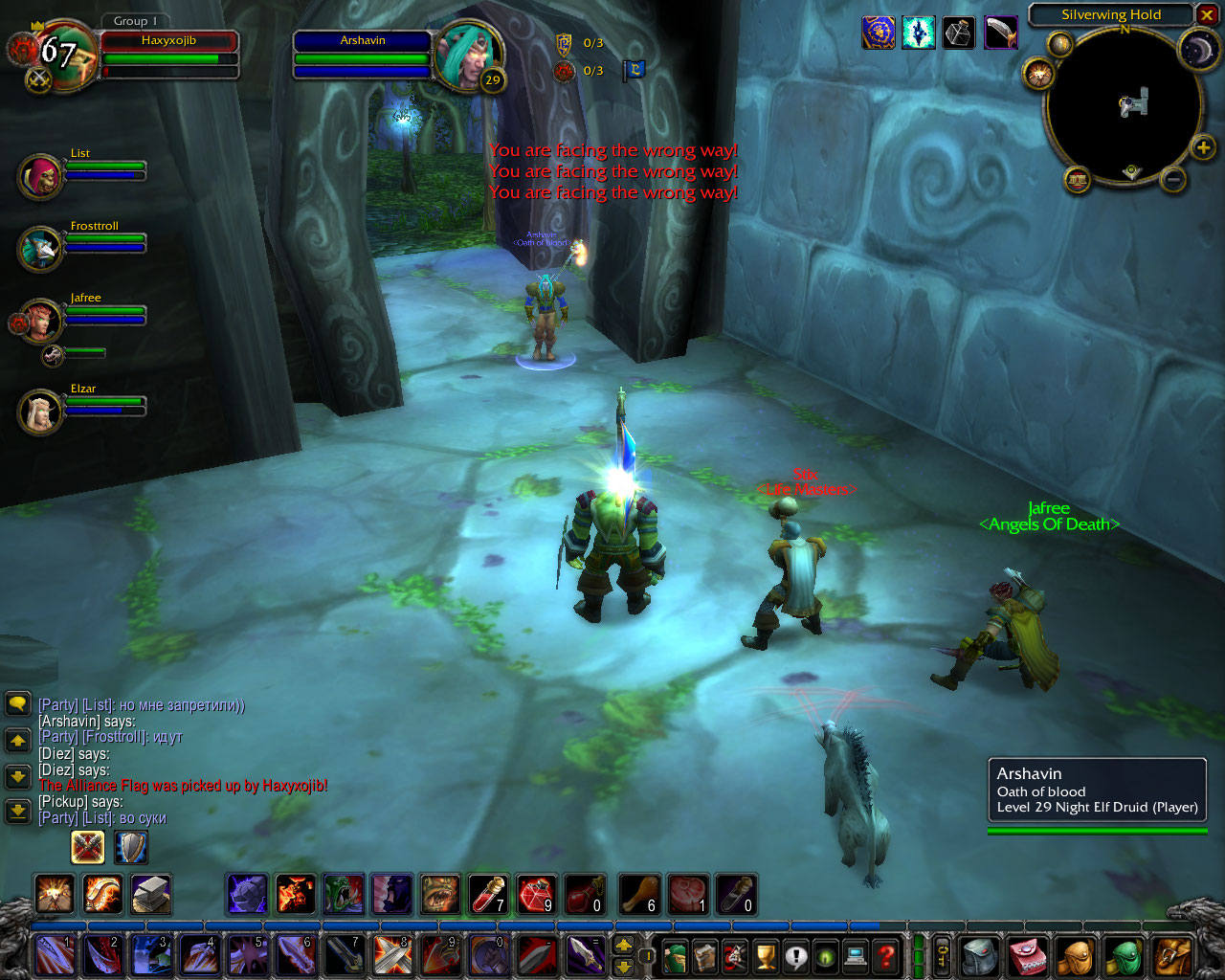
Task: Open the spellbook micro button
Action: pos(705,956)
